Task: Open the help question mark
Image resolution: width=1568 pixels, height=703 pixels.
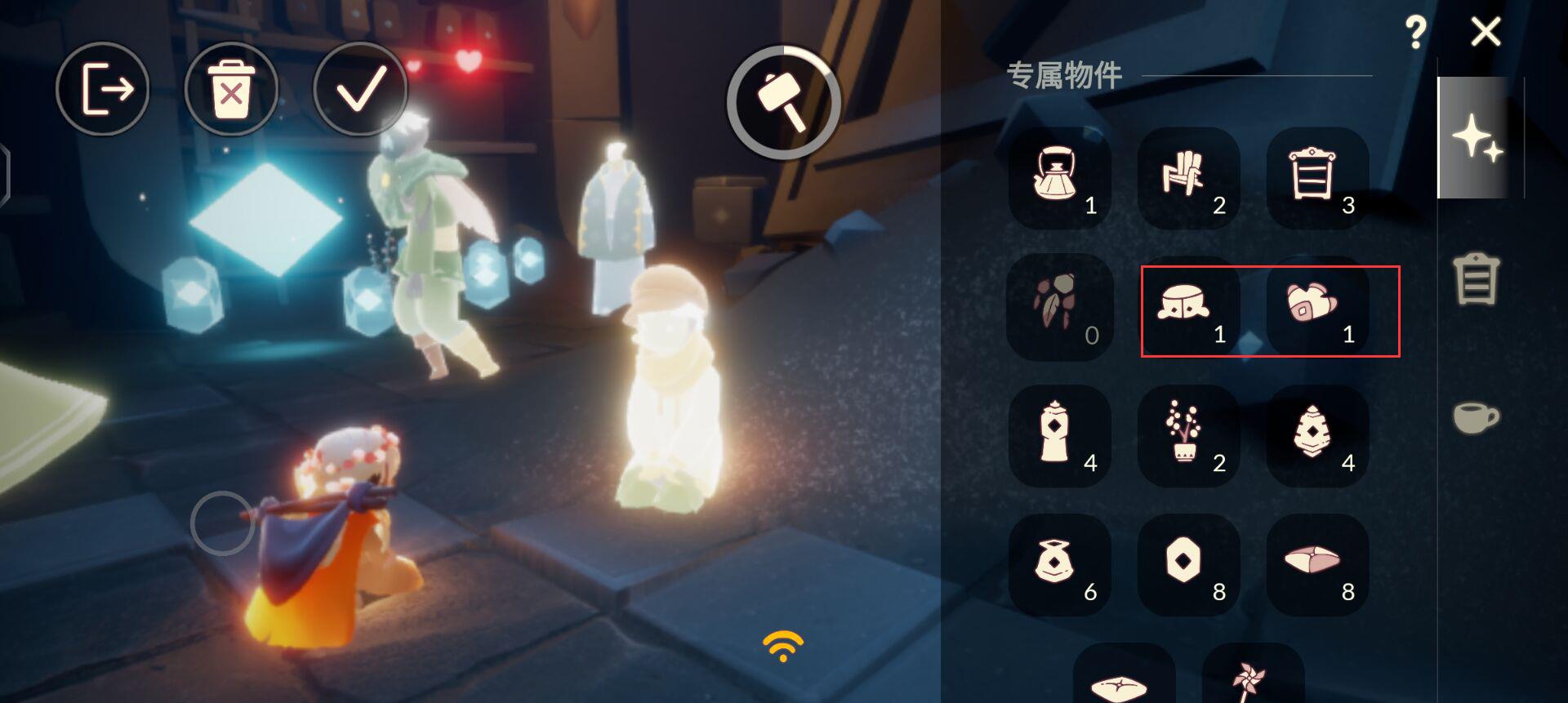Action: pos(1415,31)
